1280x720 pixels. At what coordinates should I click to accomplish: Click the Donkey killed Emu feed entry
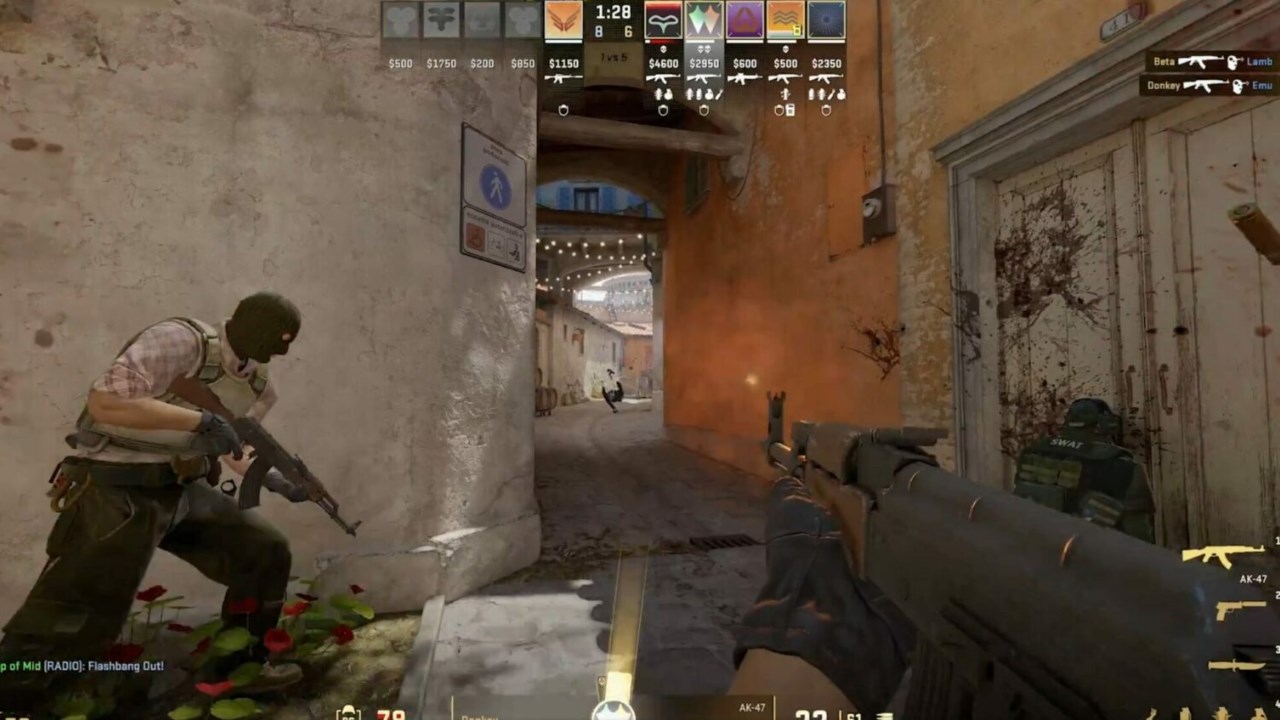pos(1209,86)
